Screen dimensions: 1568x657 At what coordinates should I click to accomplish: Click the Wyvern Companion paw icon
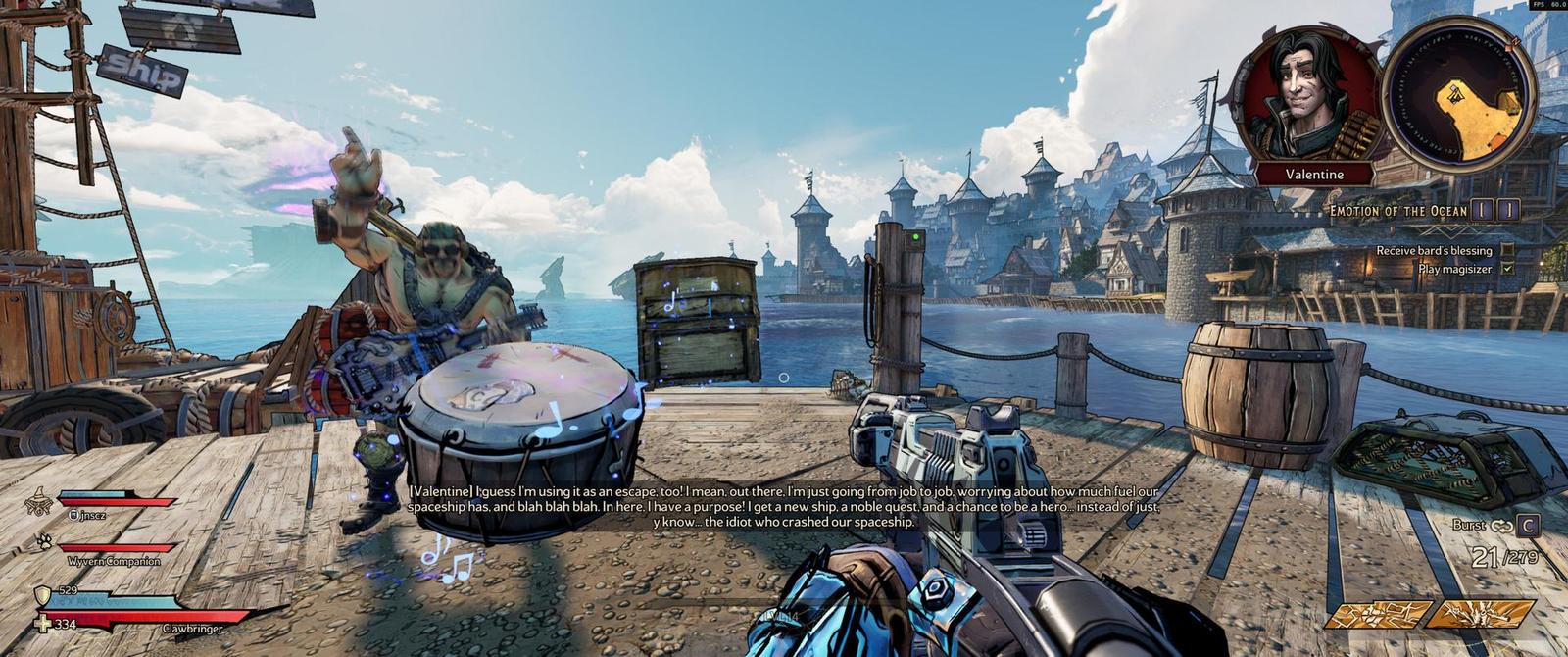pos(44,541)
